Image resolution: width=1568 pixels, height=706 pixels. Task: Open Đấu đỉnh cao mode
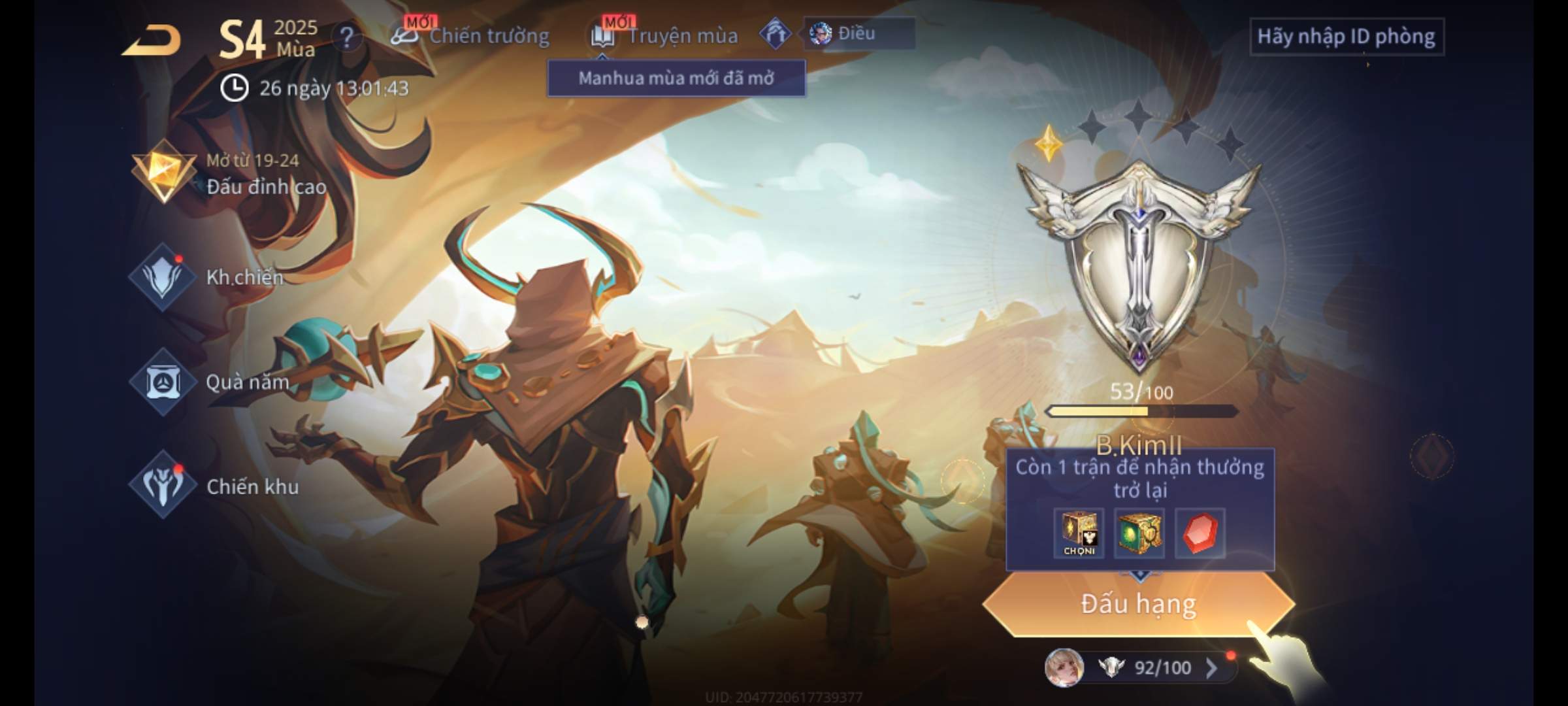click(229, 175)
